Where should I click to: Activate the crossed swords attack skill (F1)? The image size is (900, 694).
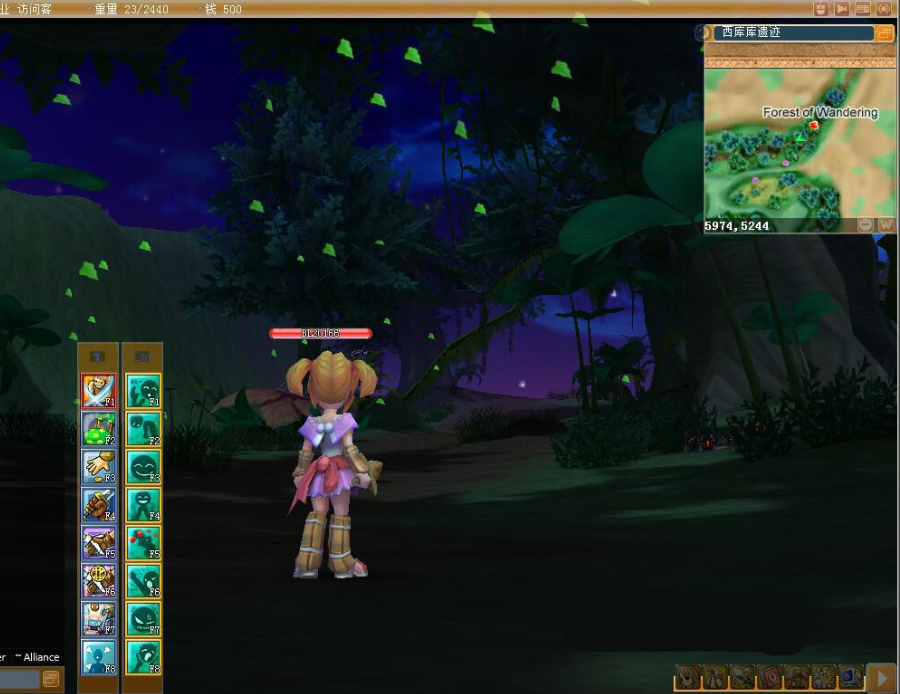pos(98,390)
